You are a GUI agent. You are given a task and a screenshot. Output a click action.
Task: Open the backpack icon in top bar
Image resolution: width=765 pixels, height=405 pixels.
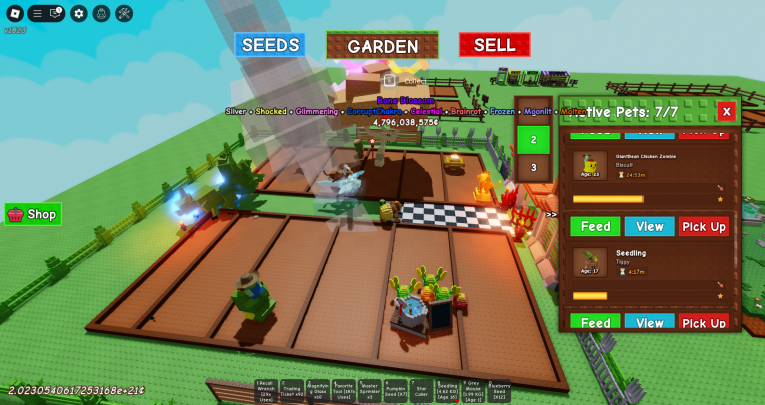click(x=101, y=13)
